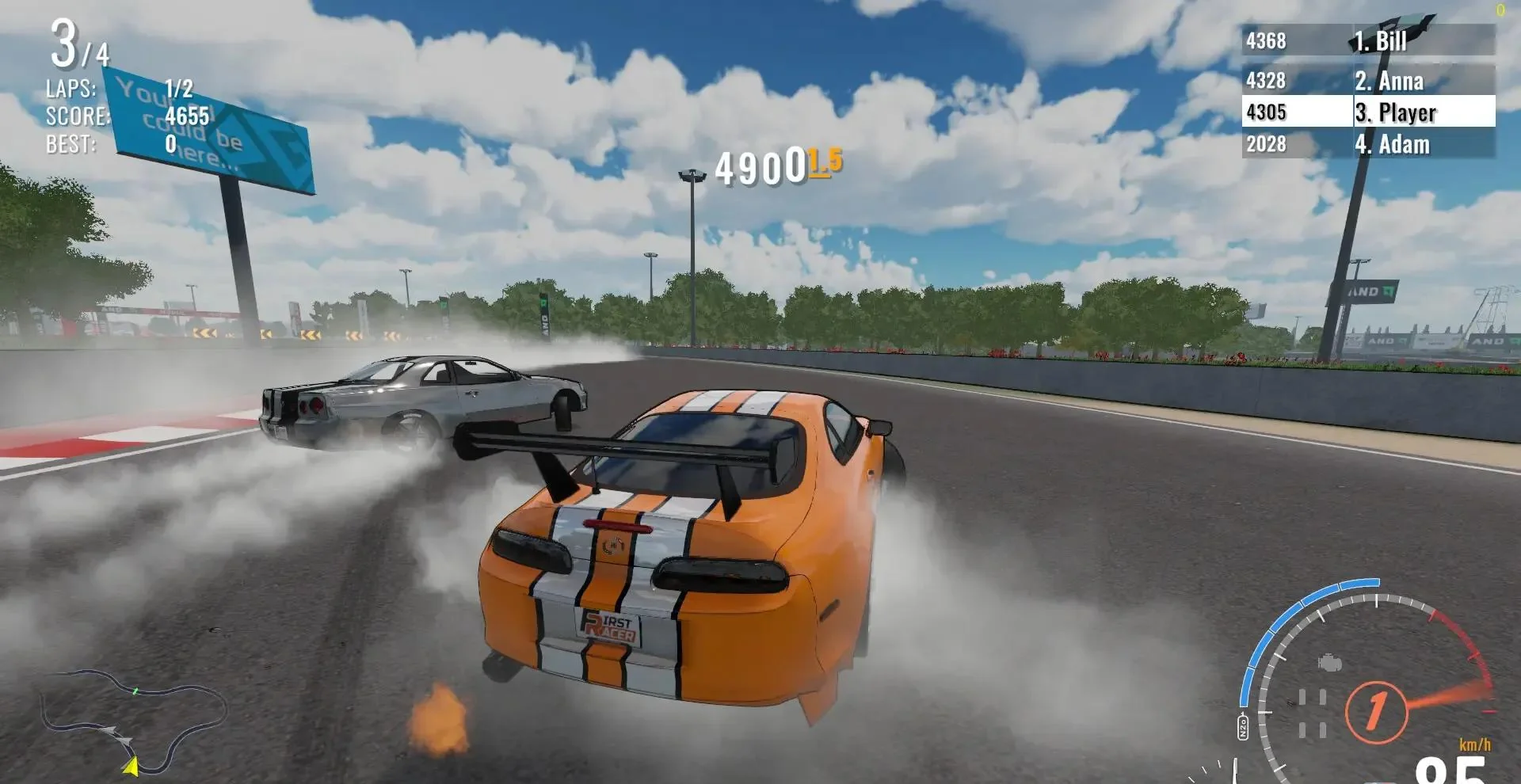Choose the highlighted Player leaderboard row

(1368, 112)
